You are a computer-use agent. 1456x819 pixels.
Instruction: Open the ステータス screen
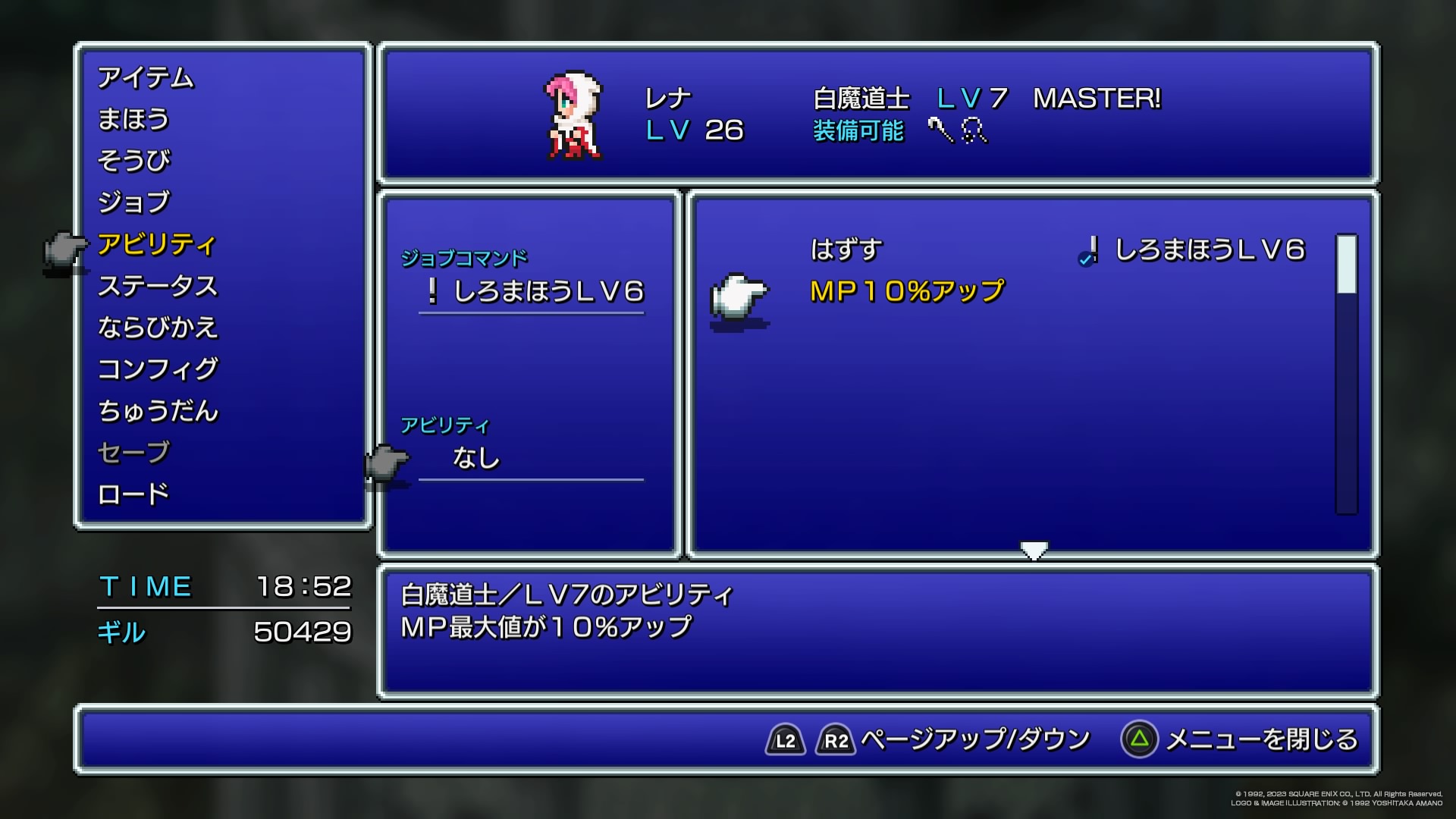(x=158, y=286)
